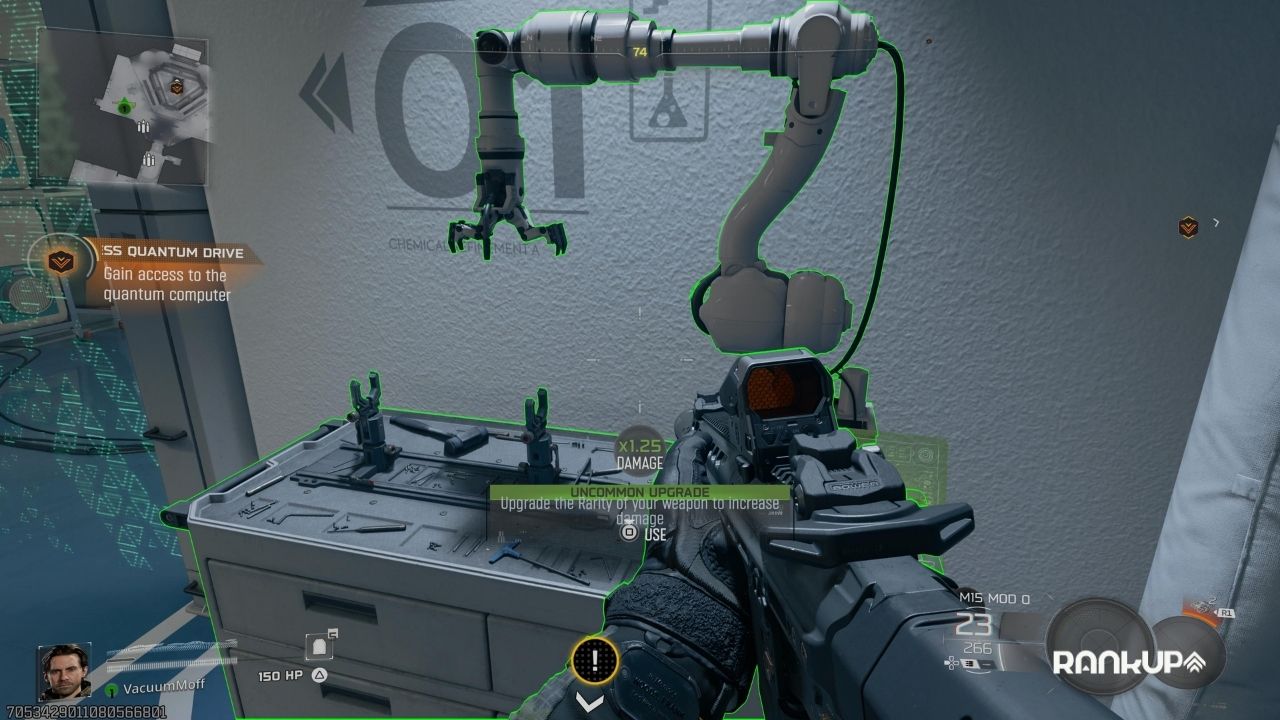
Task: Select VacuumMoff's operator portrait
Action: pos(63,671)
